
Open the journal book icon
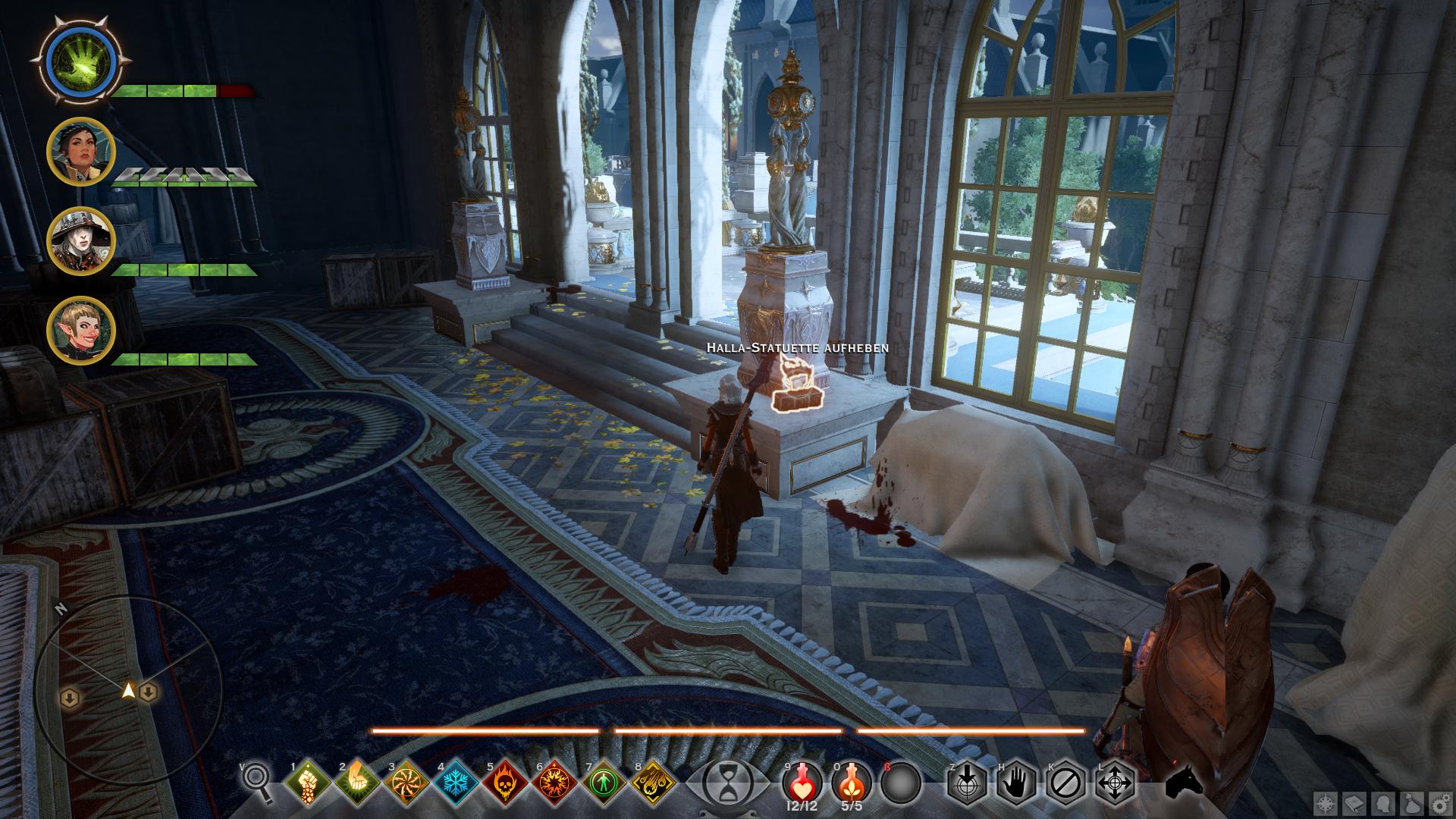tap(1354, 804)
